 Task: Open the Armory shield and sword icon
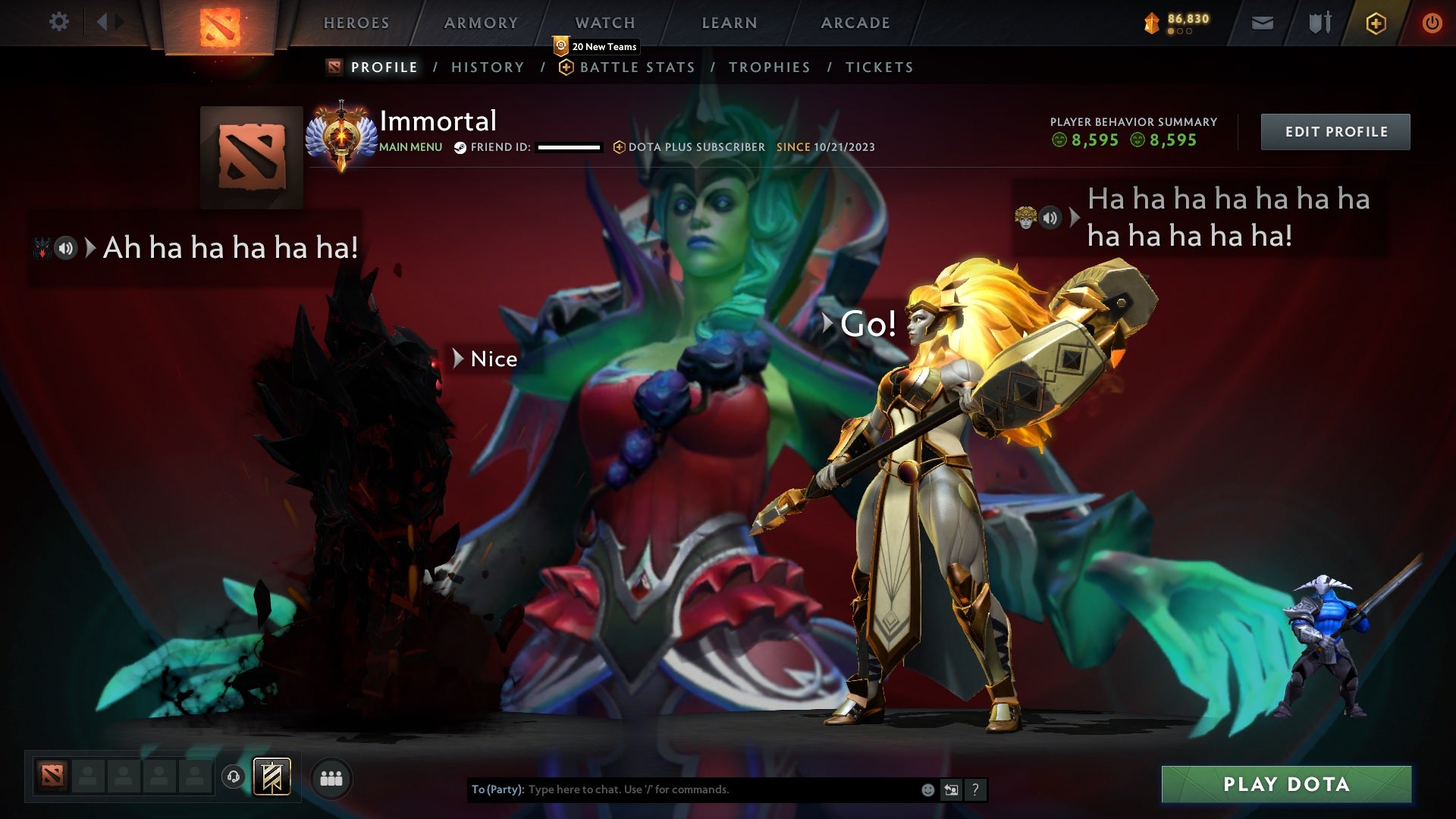pos(1319,23)
